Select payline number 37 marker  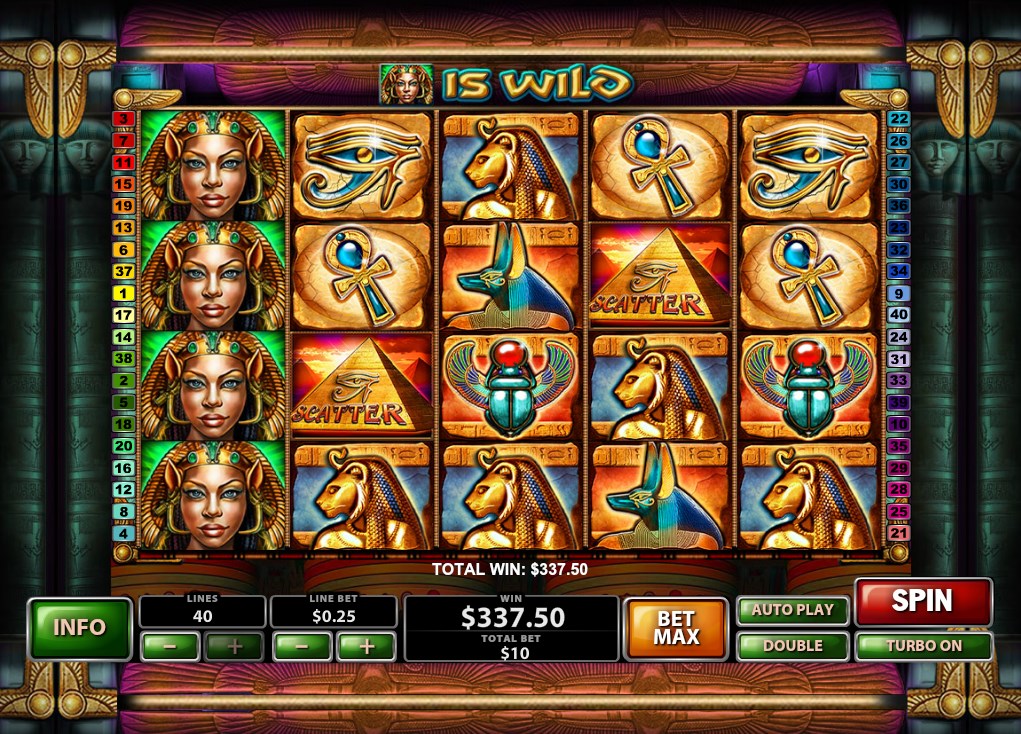[124, 272]
